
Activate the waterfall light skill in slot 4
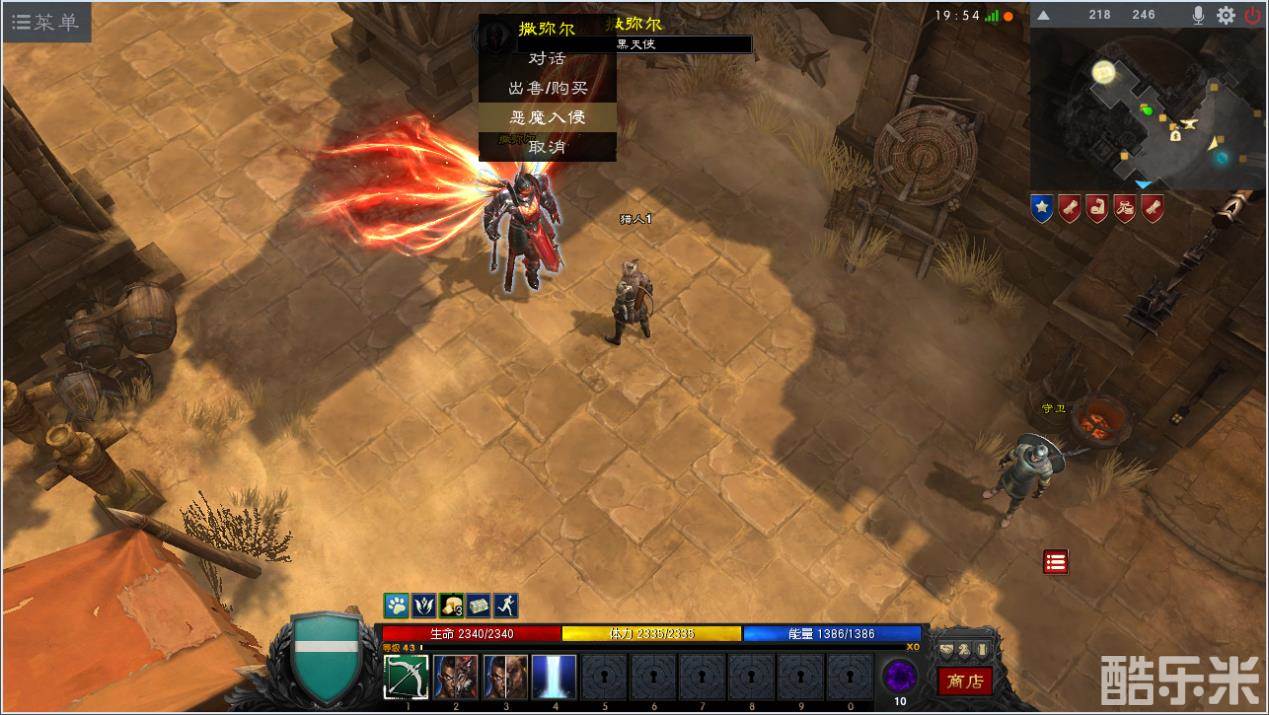554,677
